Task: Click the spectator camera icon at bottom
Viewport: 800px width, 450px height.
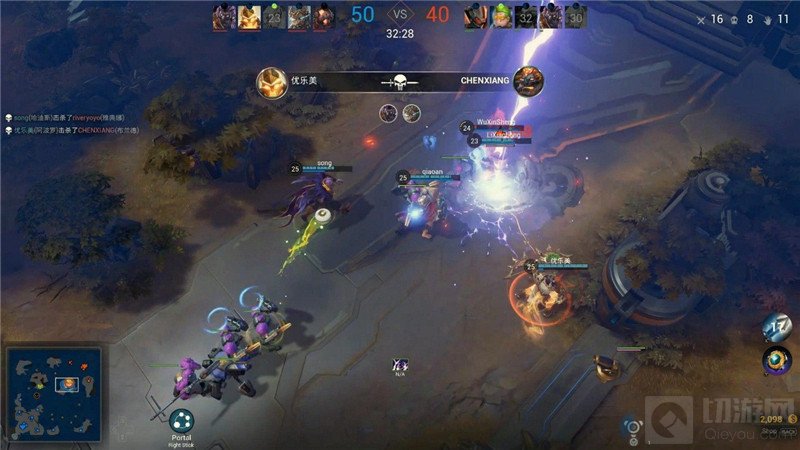Action: click(631, 426)
